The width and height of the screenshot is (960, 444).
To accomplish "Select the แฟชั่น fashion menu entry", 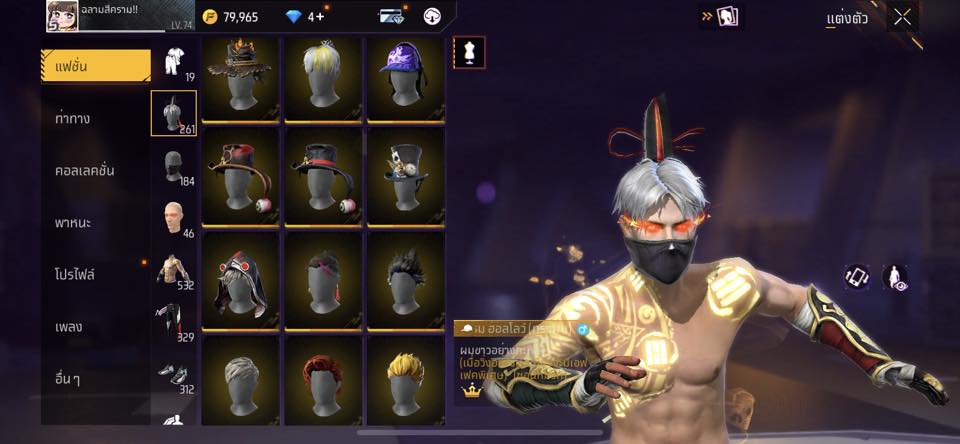I will (x=95, y=66).
